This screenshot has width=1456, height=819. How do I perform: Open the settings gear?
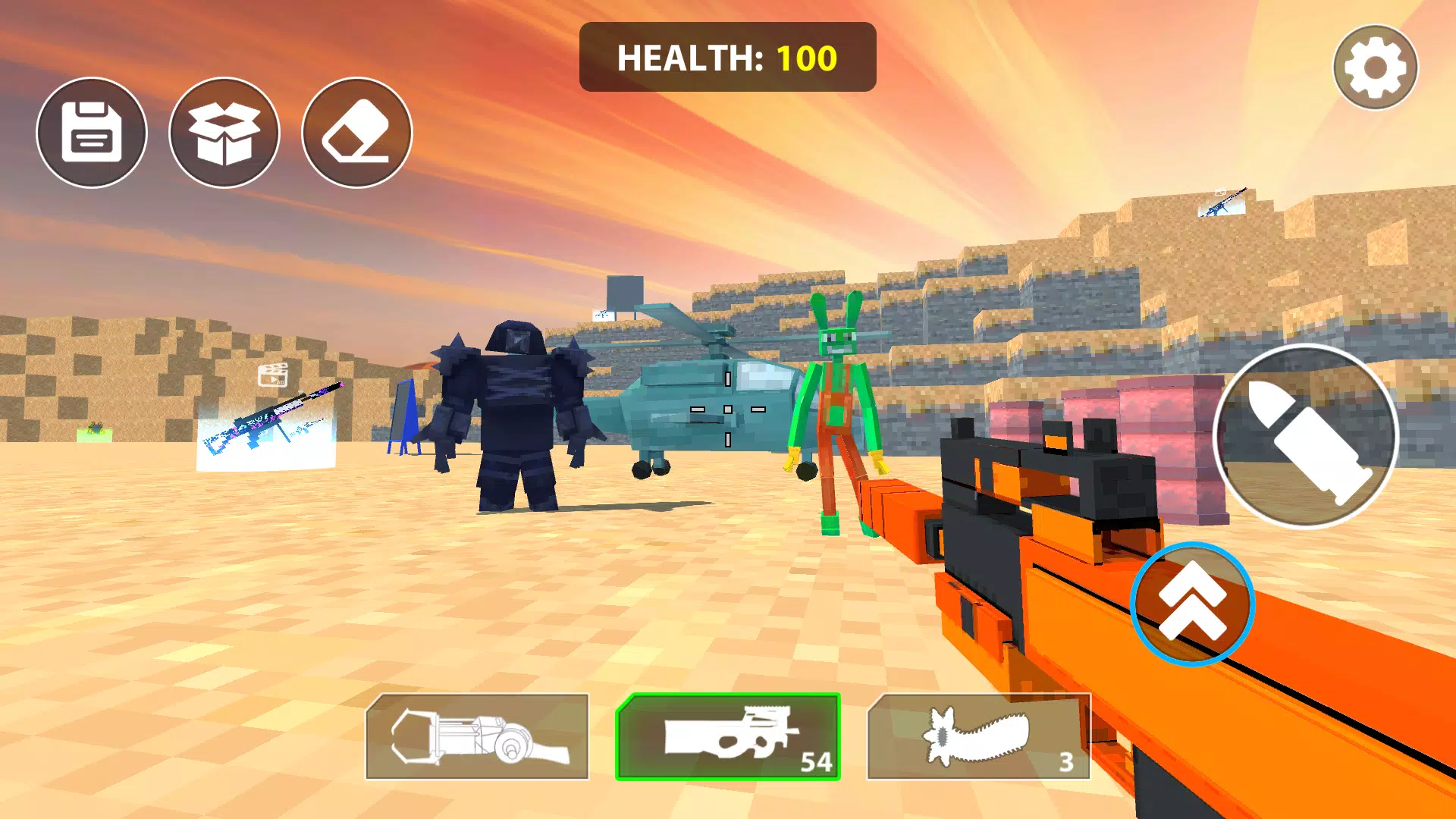click(x=1375, y=67)
